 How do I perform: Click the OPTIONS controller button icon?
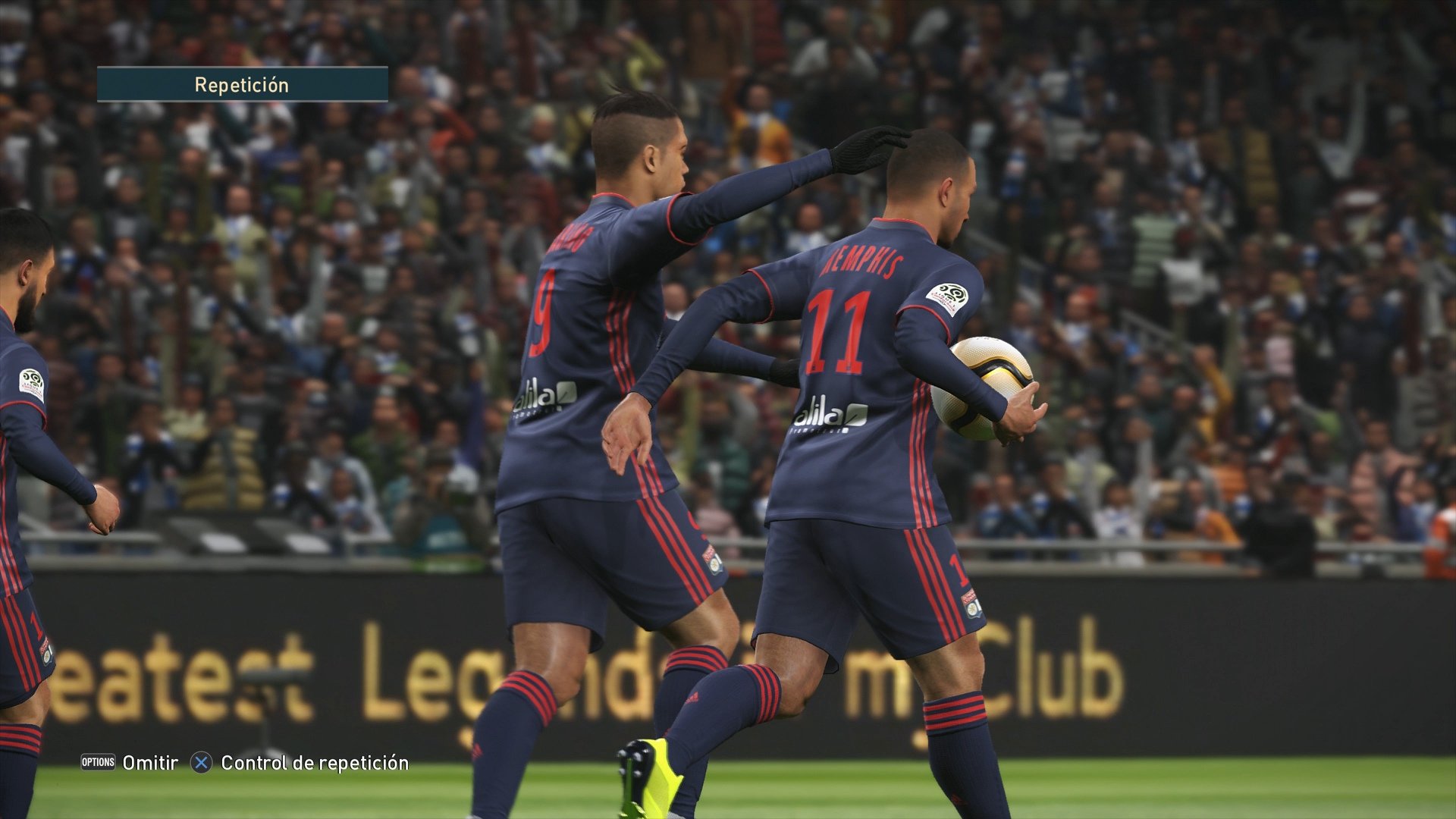(x=97, y=764)
